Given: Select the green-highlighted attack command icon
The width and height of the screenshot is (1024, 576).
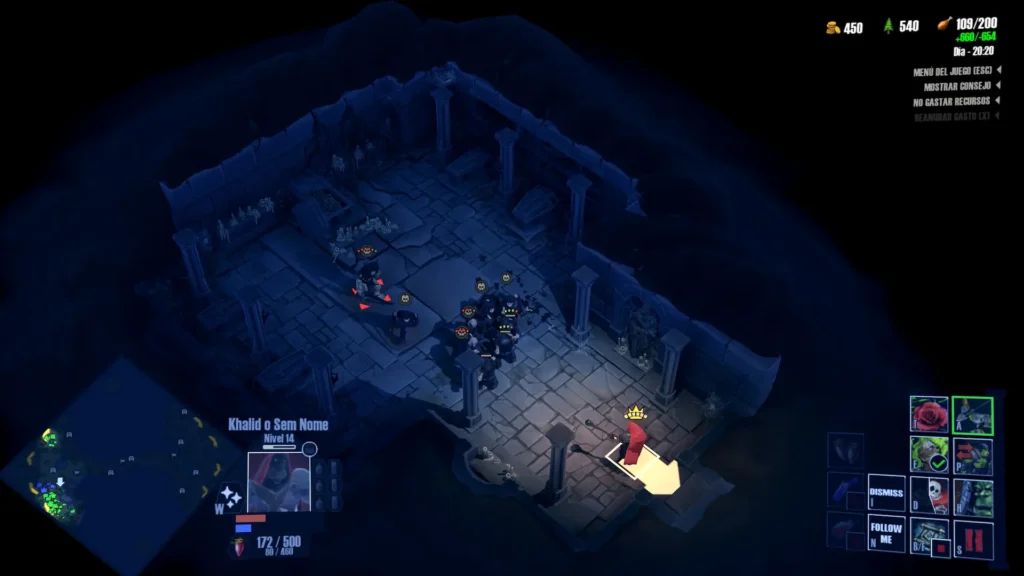Looking at the screenshot, I should pos(972,415).
